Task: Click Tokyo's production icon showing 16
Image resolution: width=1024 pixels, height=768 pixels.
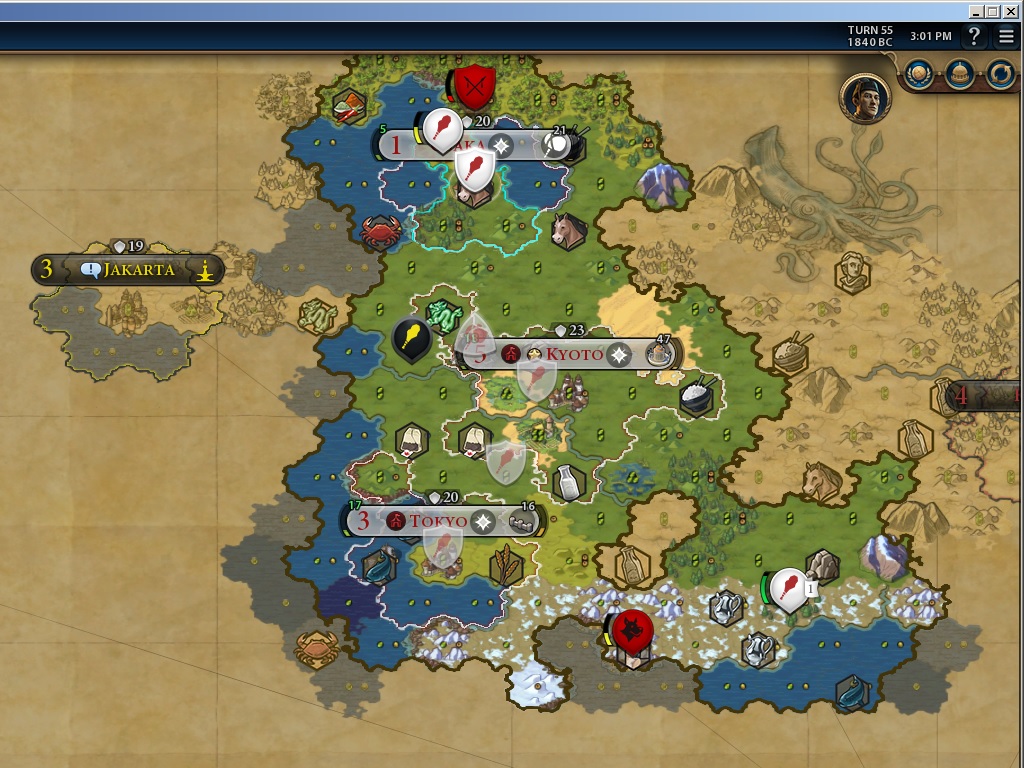Action: [524, 521]
